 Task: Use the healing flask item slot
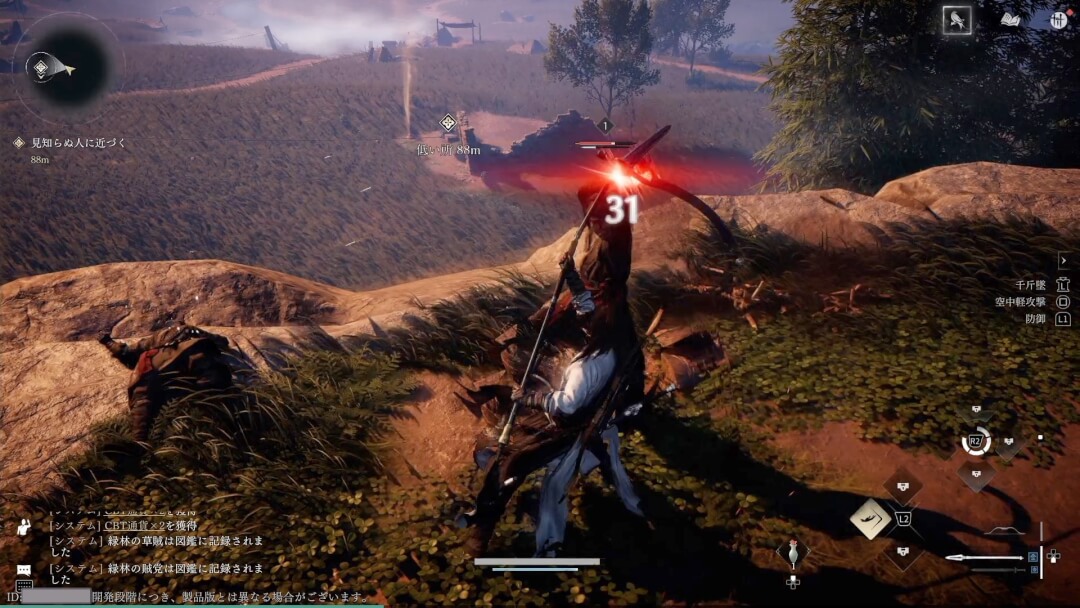click(x=793, y=553)
